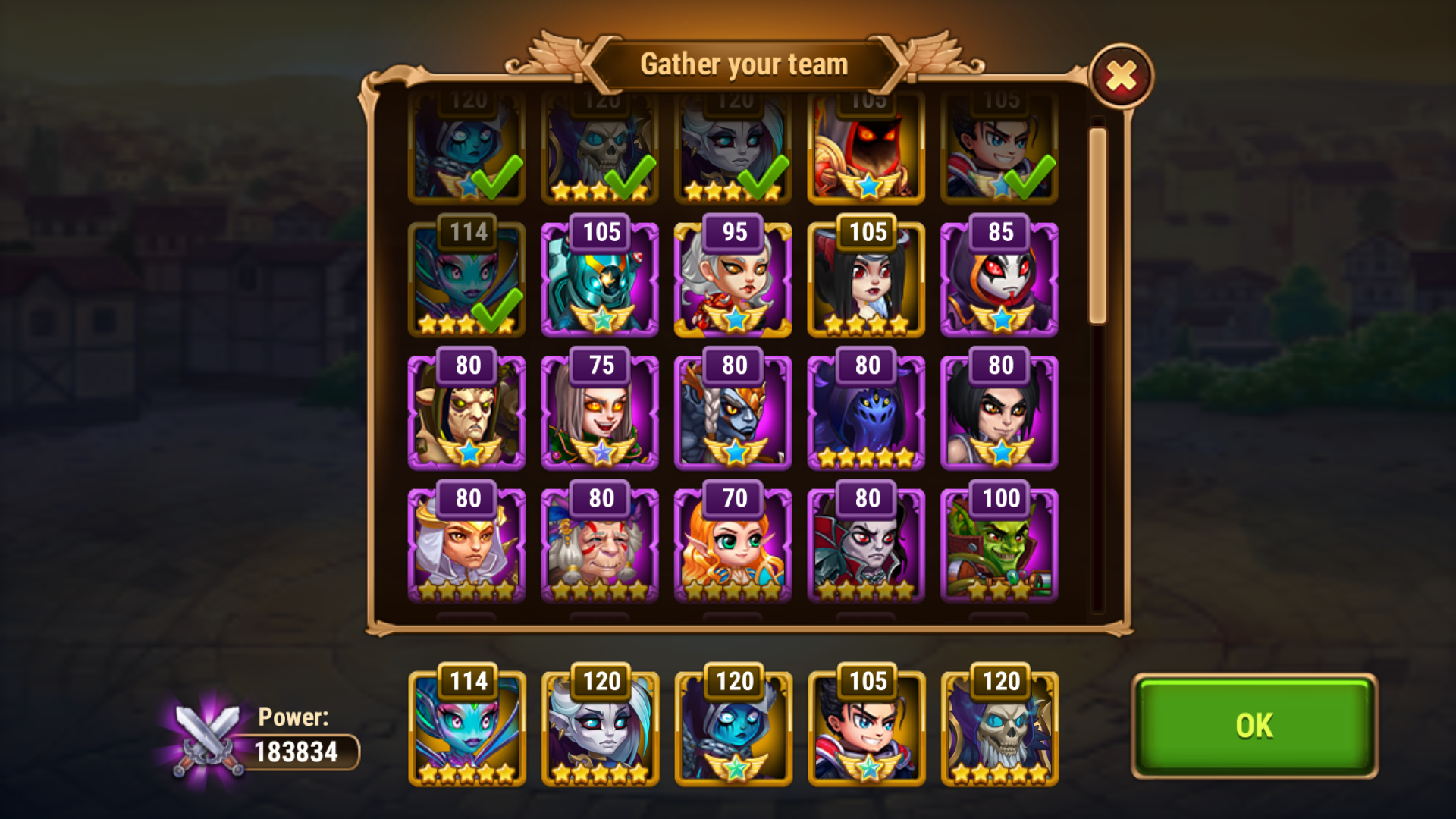Screen dimensions: 1456x819
Task: Select the level 80 nun hero
Action: click(466, 546)
